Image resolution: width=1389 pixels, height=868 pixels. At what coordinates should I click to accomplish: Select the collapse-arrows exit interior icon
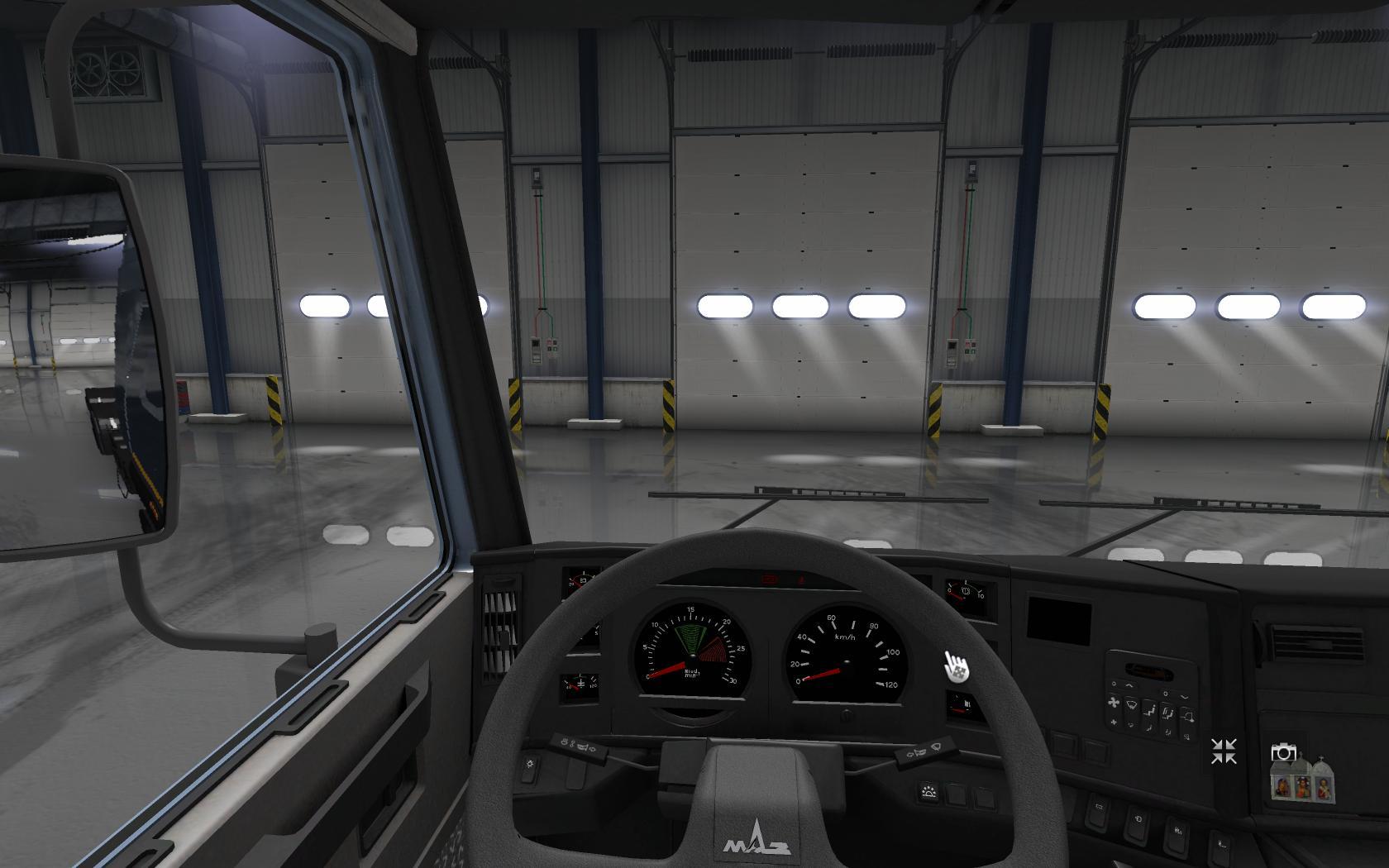click(x=1224, y=750)
